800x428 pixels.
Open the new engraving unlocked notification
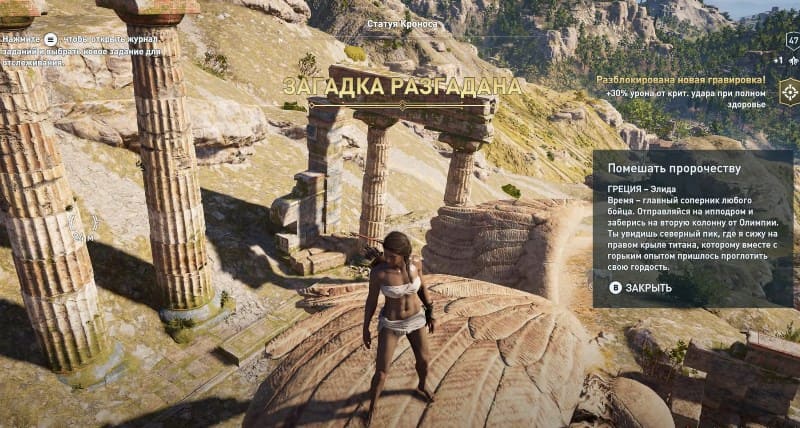680,79
